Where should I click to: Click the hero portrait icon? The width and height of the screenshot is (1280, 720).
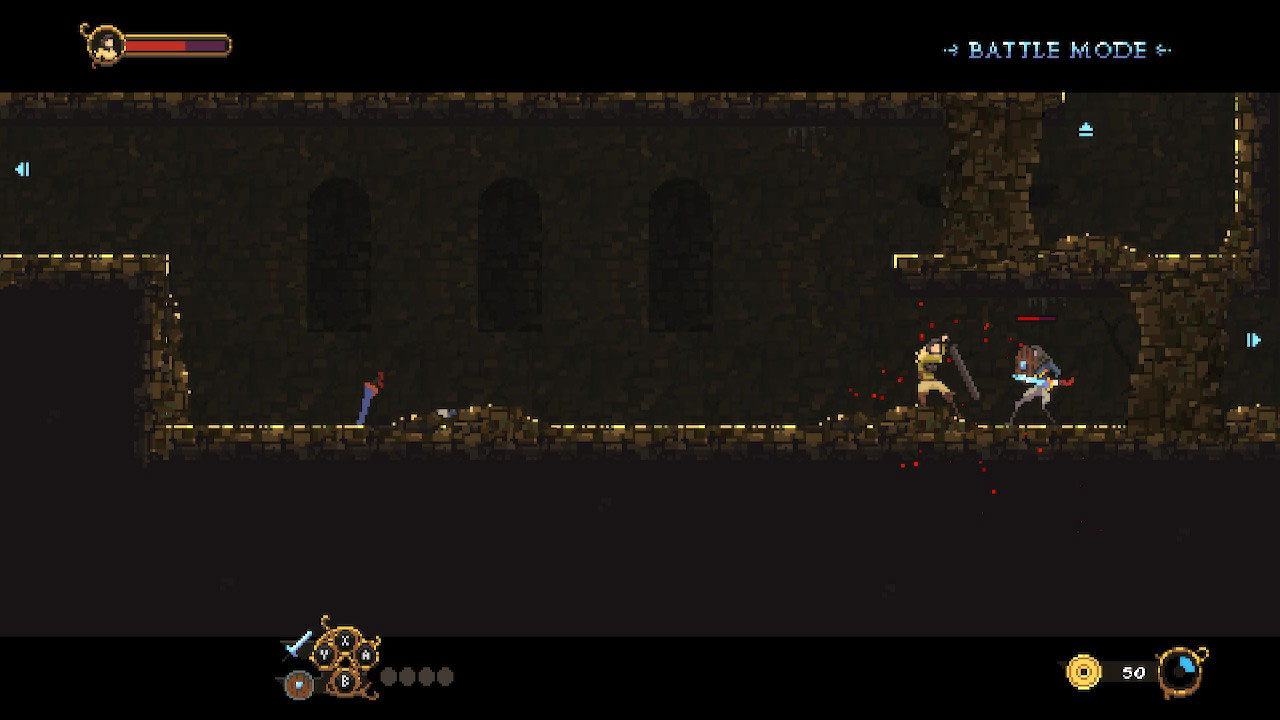coord(103,45)
